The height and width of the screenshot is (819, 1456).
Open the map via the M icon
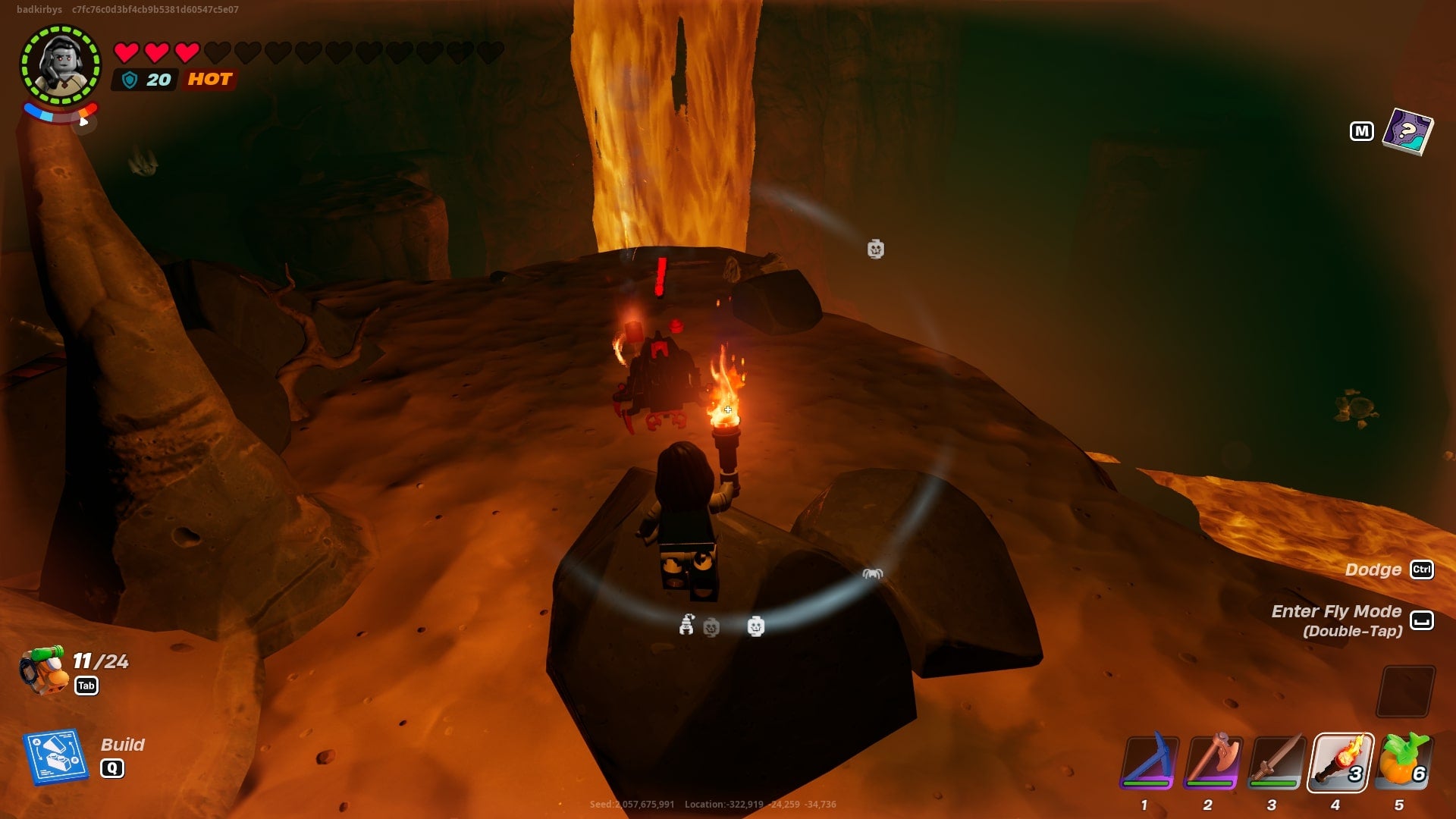1363,130
